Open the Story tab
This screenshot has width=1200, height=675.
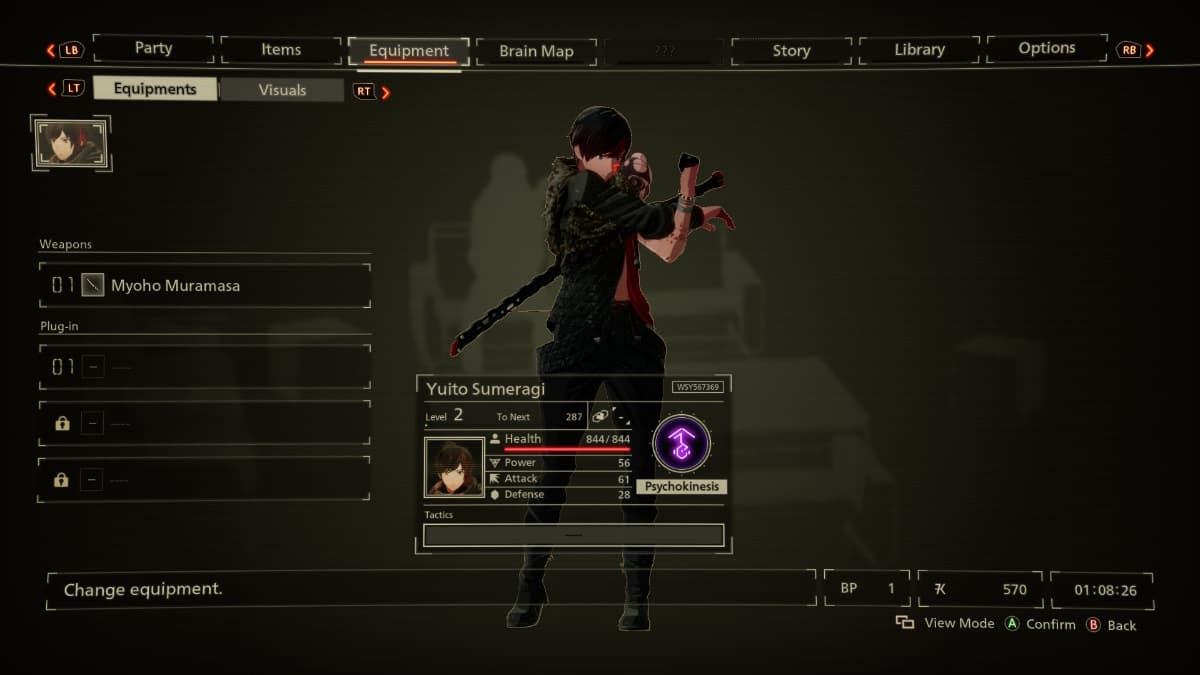pos(791,51)
